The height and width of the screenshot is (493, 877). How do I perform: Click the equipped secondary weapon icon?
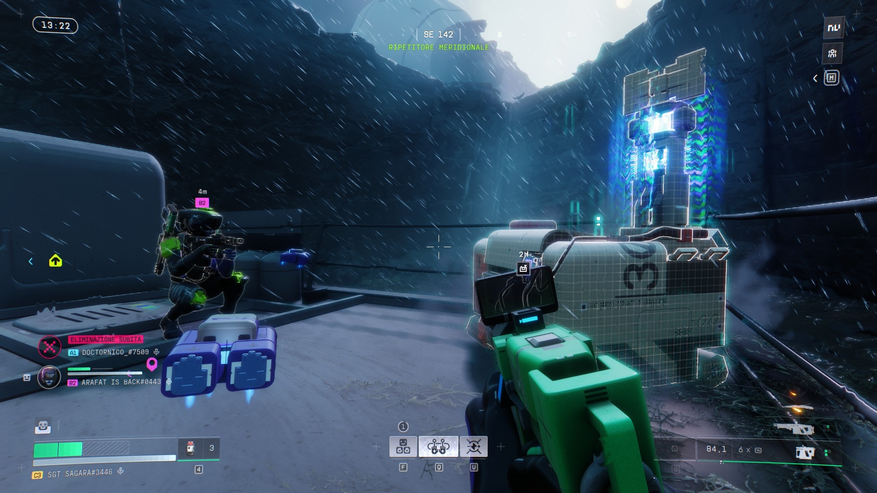[x=804, y=452]
